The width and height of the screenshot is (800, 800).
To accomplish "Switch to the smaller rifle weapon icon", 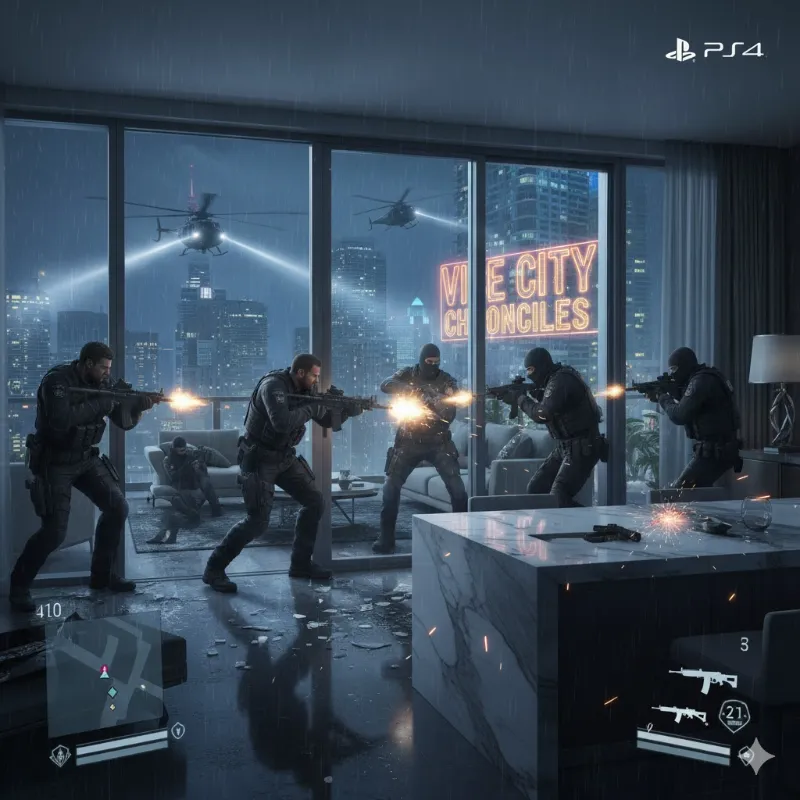I will point(679,714).
